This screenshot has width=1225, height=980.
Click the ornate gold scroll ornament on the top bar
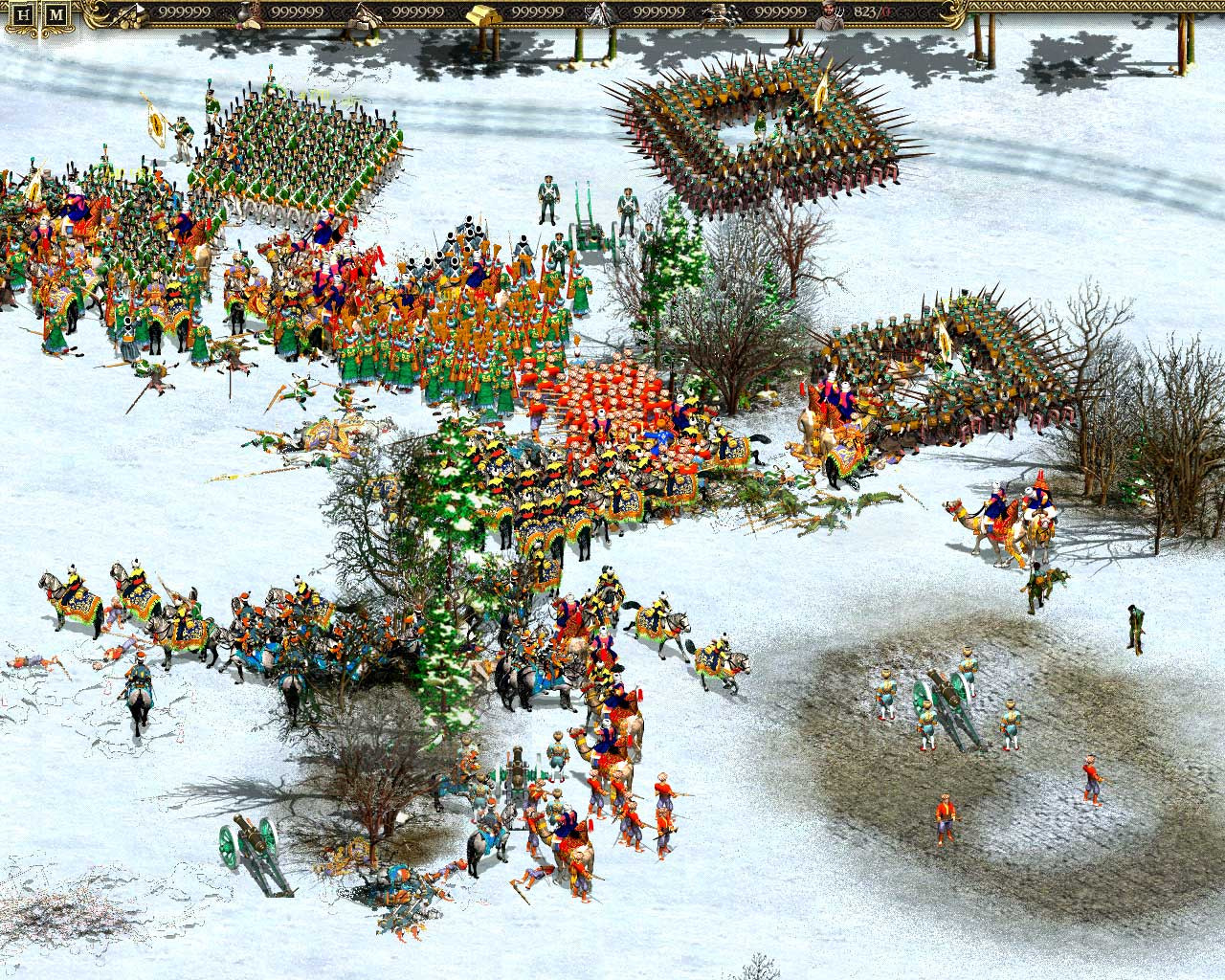[x=93, y=11]
